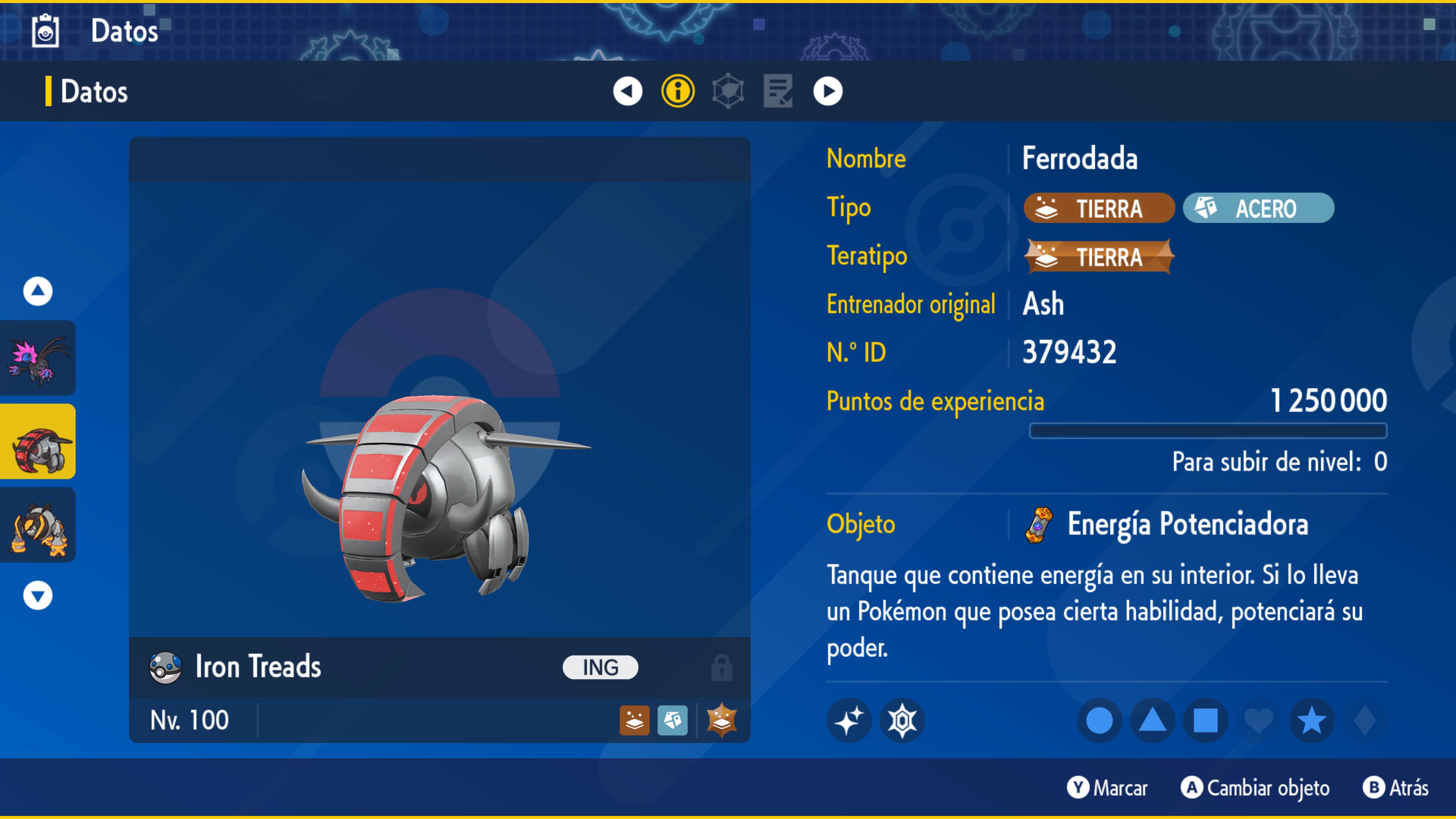Select the TIERRA type badge
Image resolution: width=1456 pixels, height=819 pixels.
(1098, 208)
